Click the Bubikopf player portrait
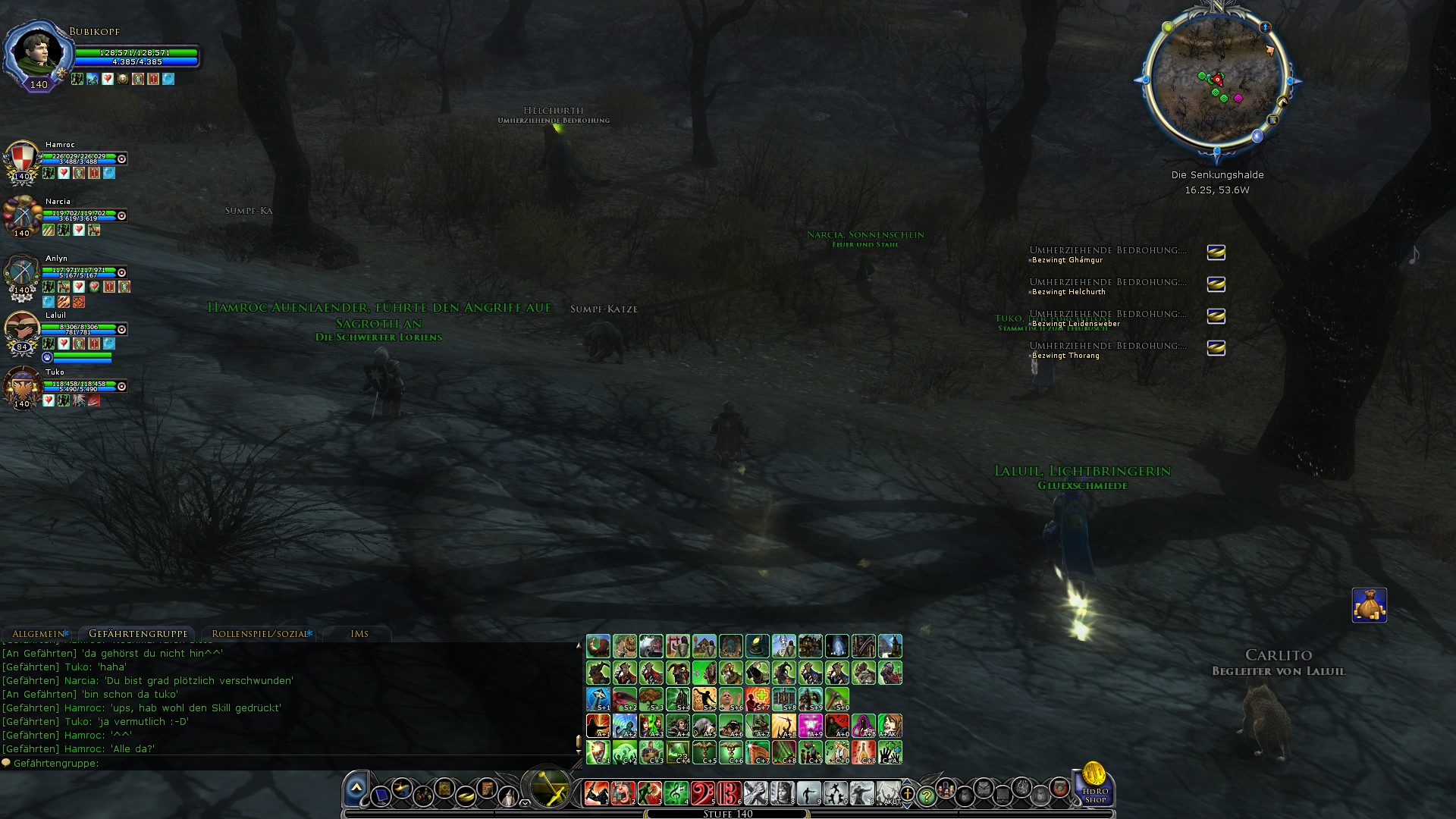The image size is (1456, 819). click(x=36, y=52)
